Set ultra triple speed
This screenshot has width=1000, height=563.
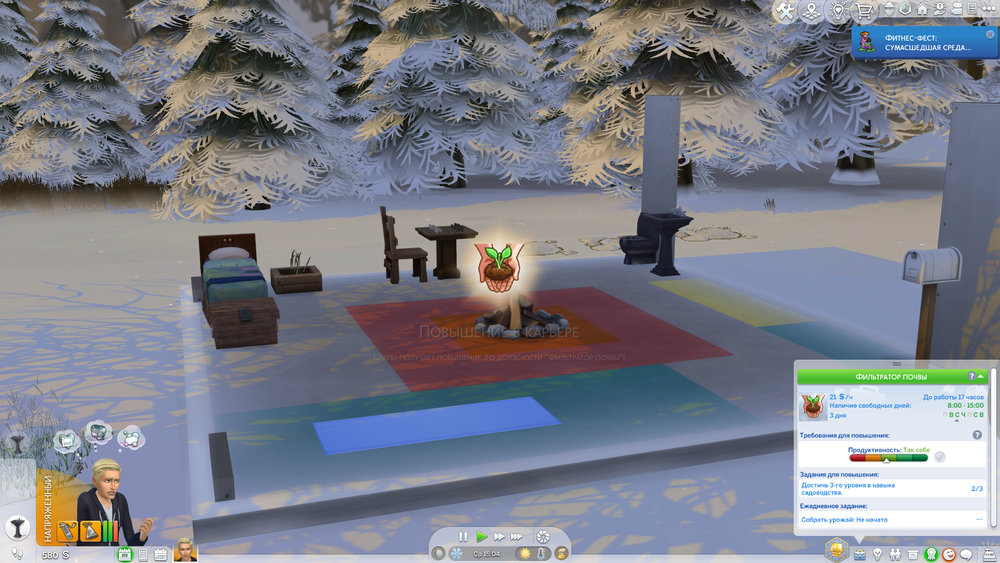[x=518, y=537]
